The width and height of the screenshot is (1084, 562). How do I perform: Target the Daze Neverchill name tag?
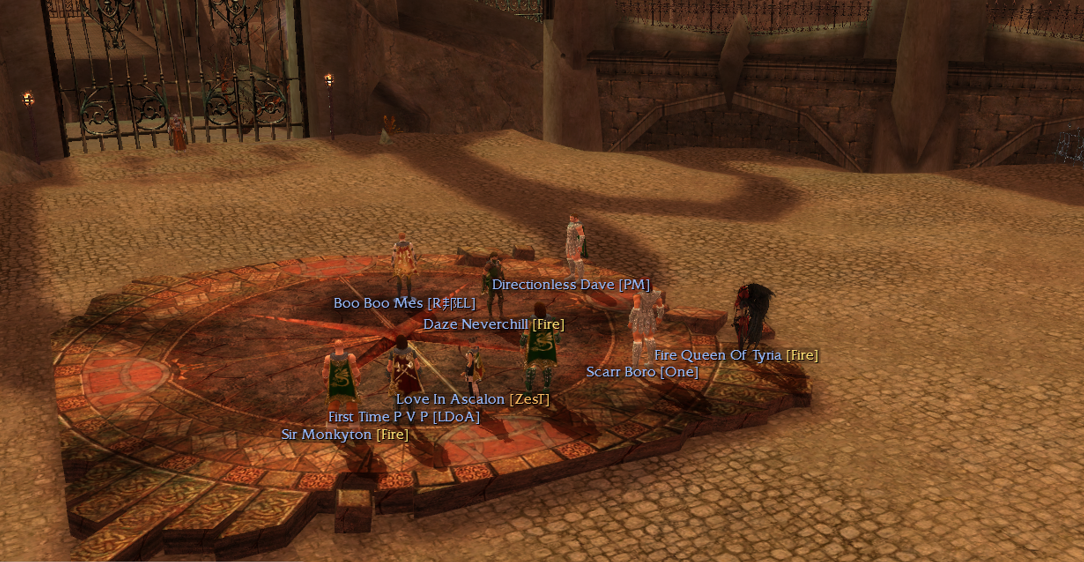tap(493, 324)
